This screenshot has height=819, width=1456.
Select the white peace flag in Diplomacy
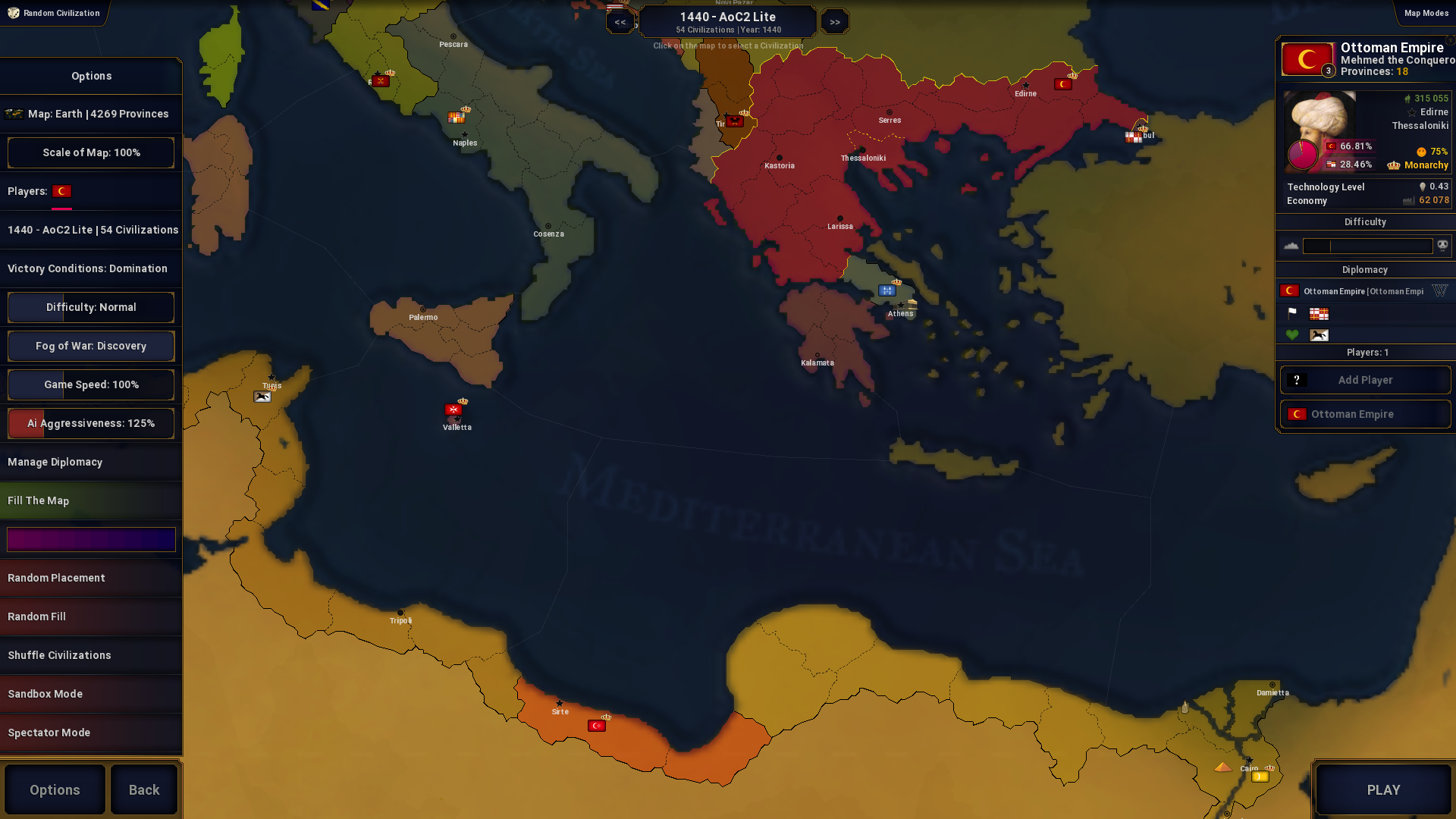click(x=1291, y=314)
